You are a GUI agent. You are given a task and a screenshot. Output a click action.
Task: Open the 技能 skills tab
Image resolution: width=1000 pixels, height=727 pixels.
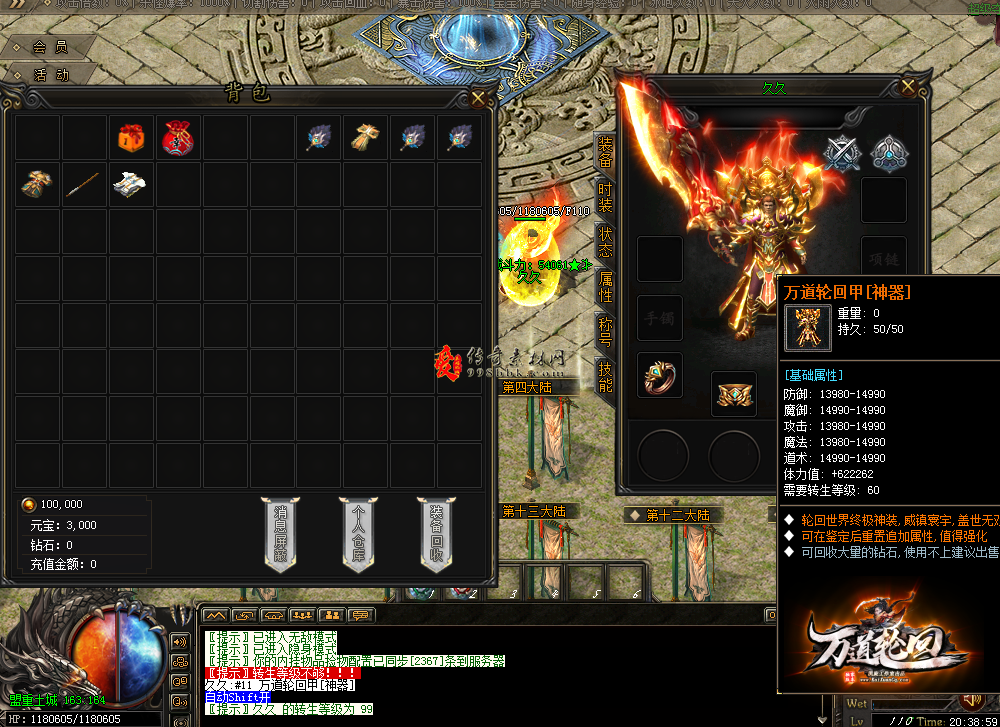pos(605,376)
